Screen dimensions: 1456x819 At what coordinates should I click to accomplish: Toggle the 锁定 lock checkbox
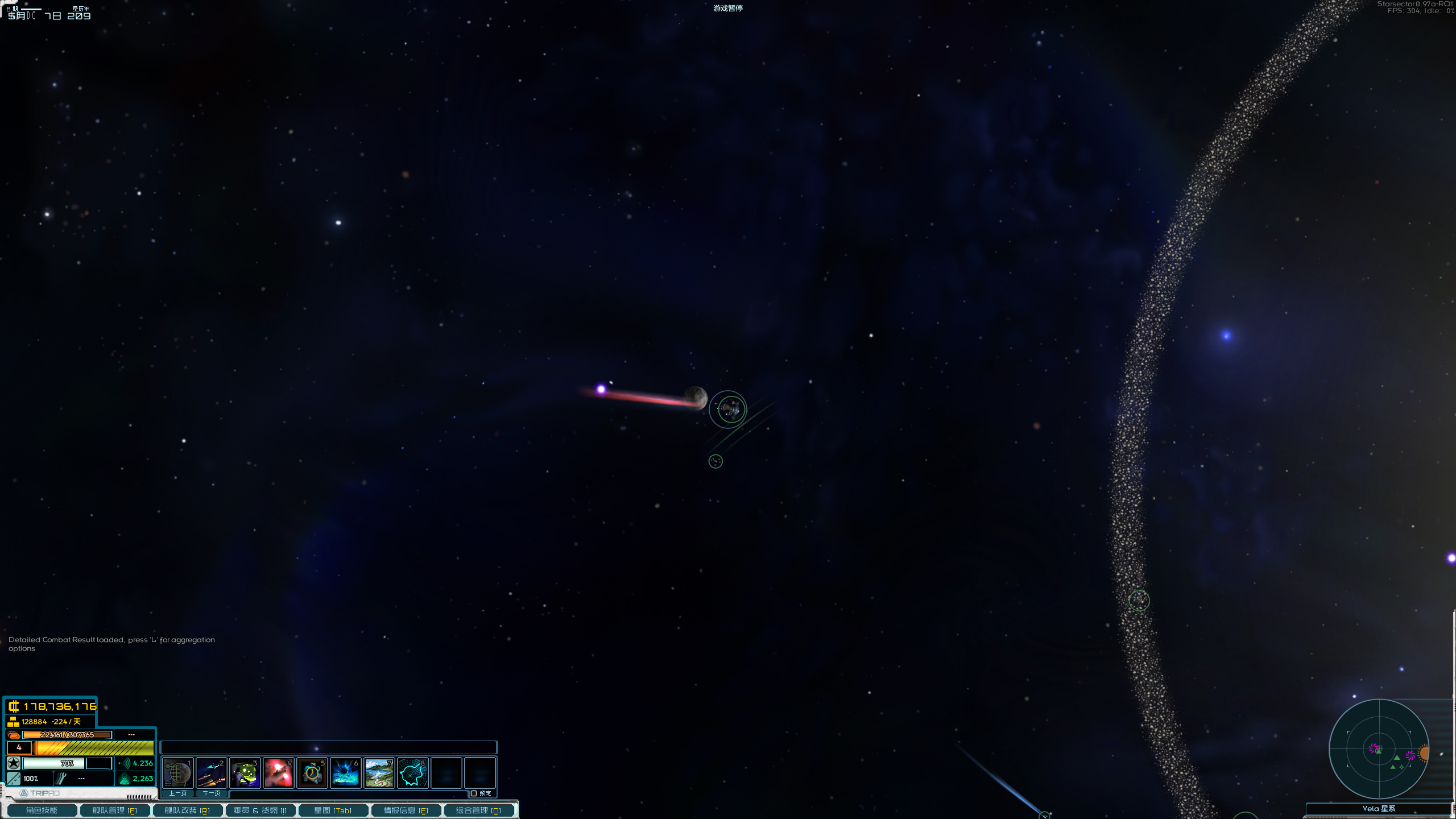tap(474, 793)
